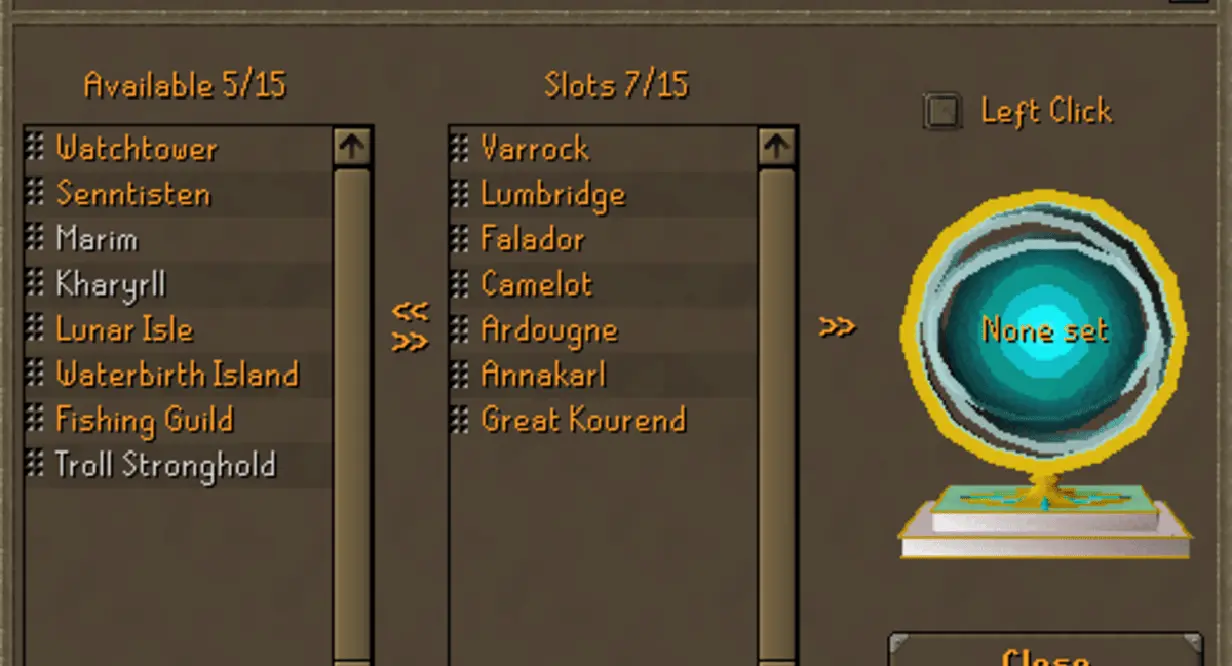Click the scroll-up arrow of Slots list
The image size is (1232, 666).
pos(777,147)
